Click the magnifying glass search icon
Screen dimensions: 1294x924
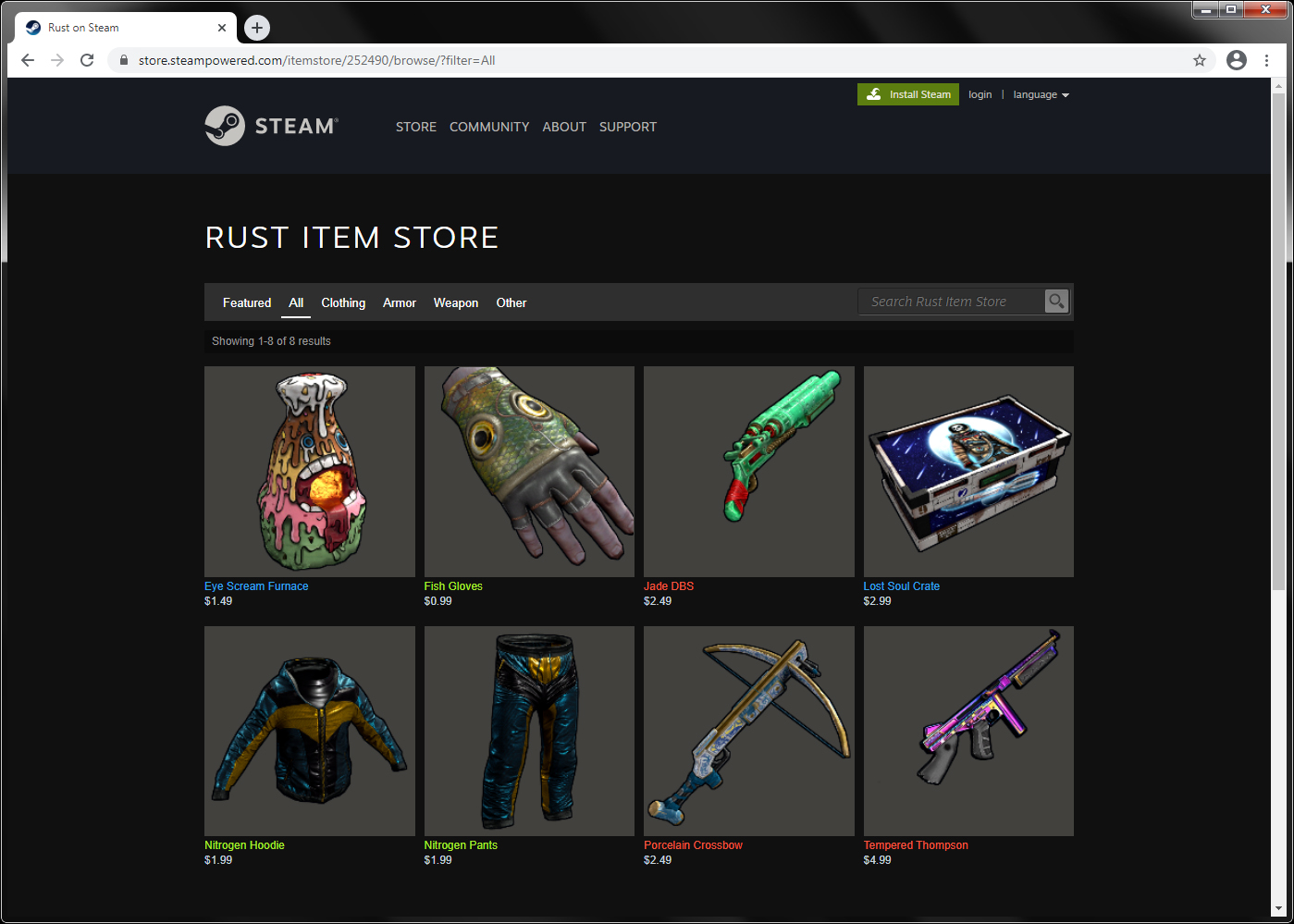click(1055, 301)
